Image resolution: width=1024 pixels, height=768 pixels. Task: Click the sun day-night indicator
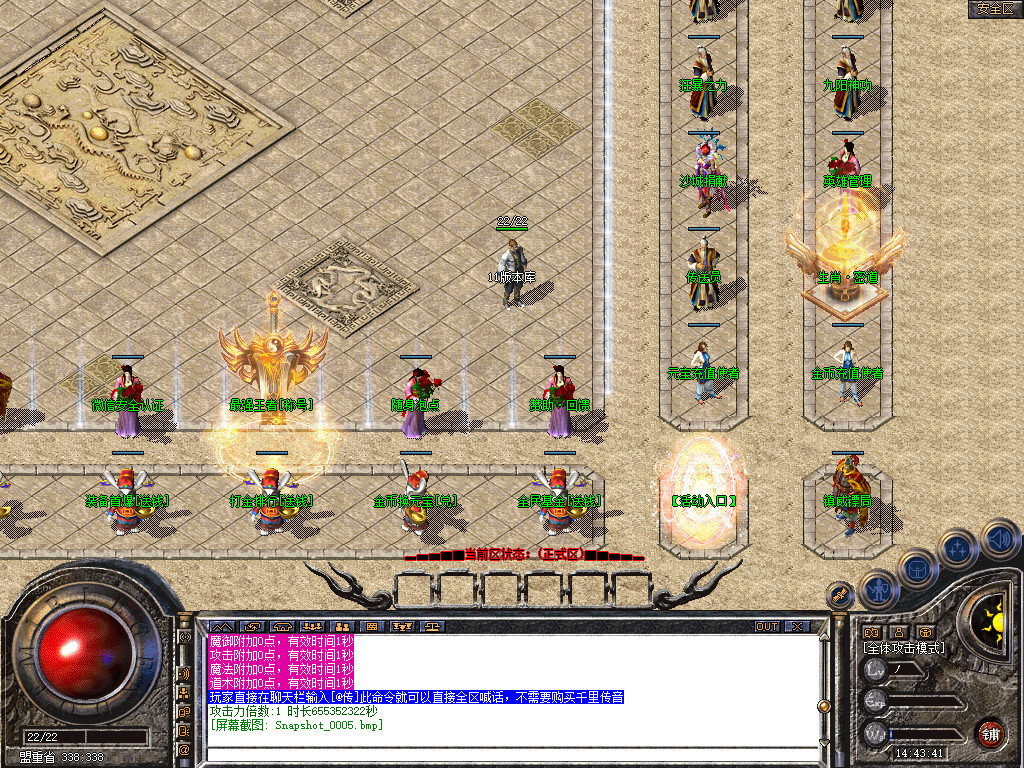tap(993, 616)
